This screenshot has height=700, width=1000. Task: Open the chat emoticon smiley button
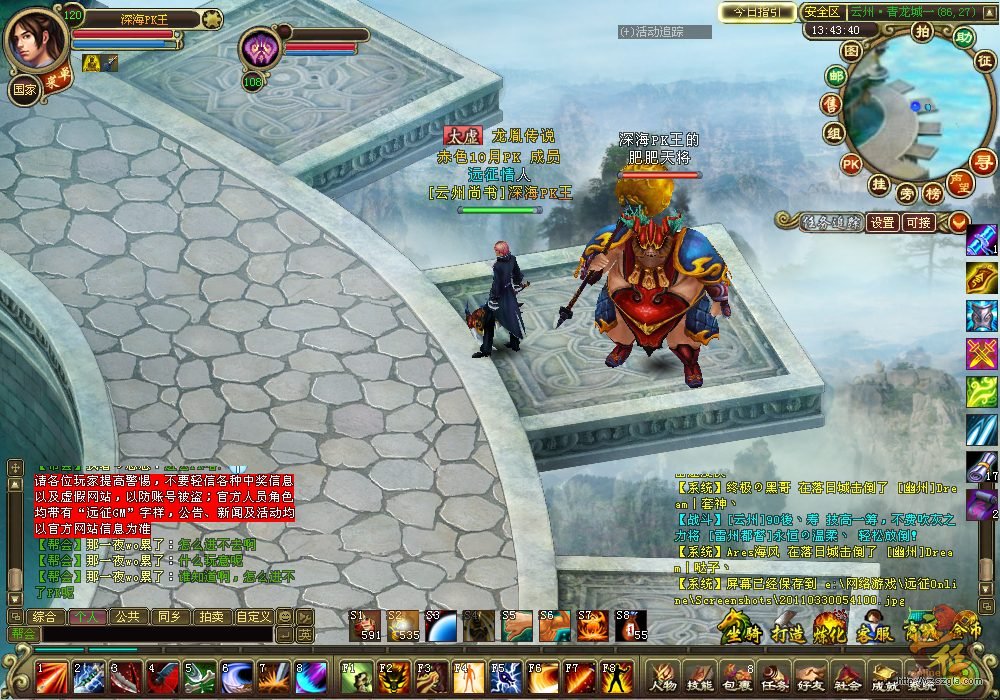tap(284, 616)
